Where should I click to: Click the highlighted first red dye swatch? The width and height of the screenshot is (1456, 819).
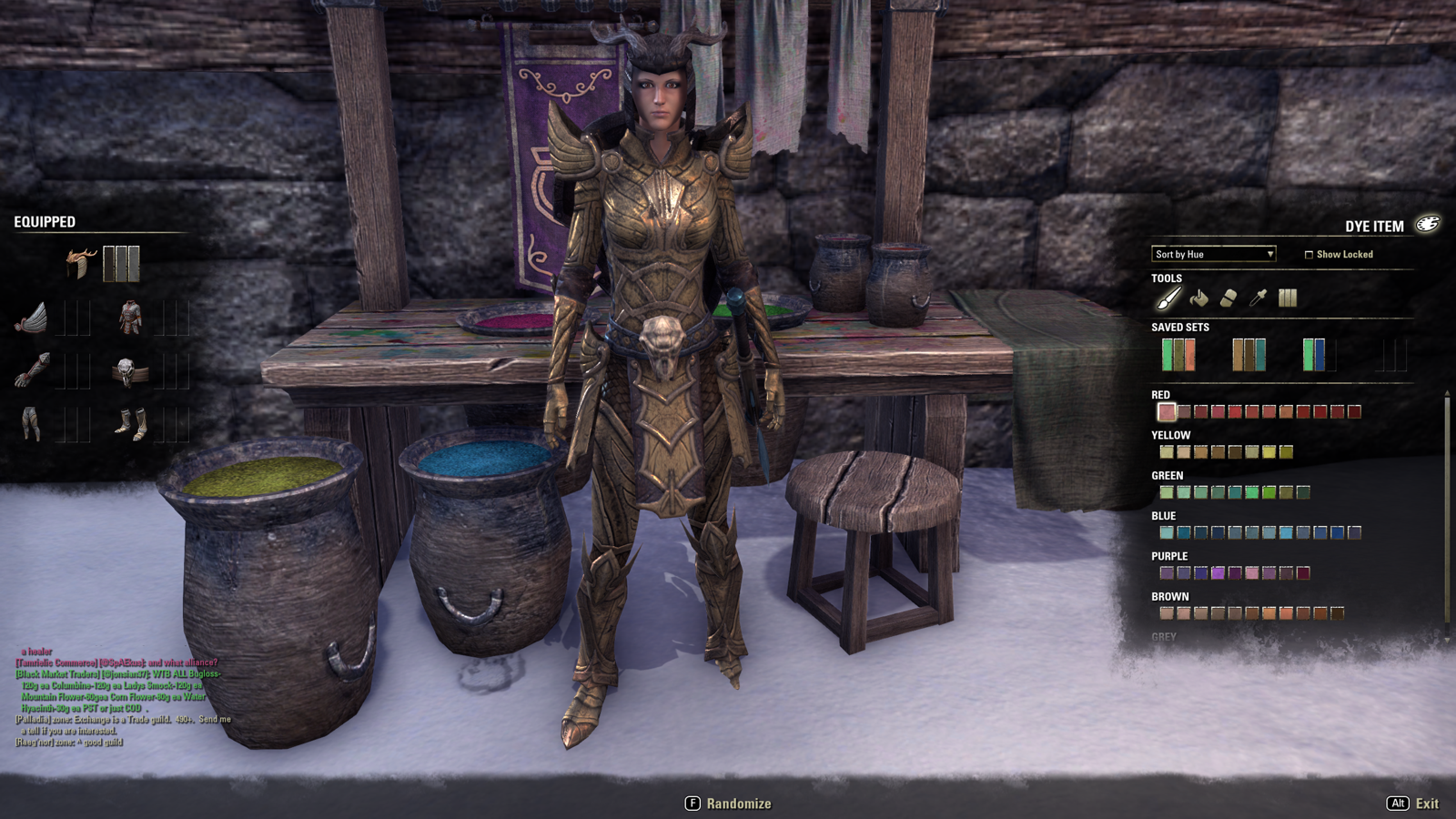coord(1167,412)
